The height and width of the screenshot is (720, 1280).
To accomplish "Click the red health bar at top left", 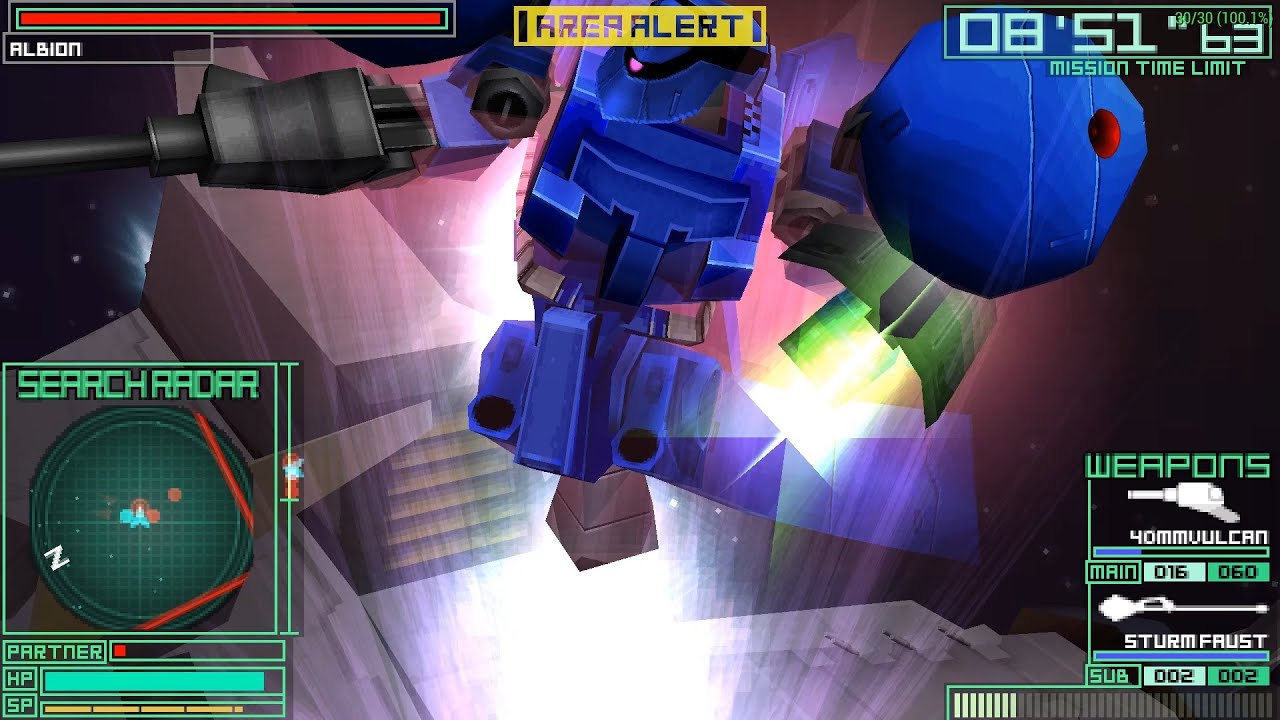I will click(230, 18).
